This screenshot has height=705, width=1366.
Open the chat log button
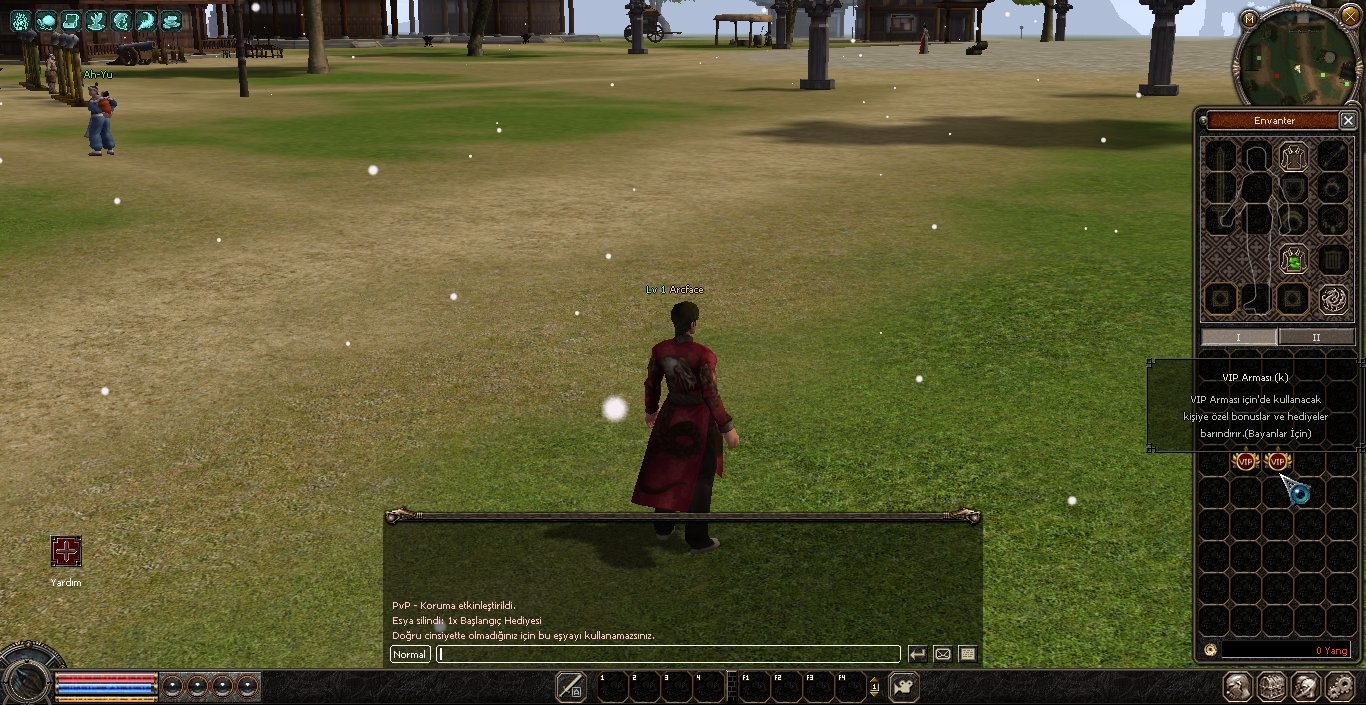click(967, 654)
